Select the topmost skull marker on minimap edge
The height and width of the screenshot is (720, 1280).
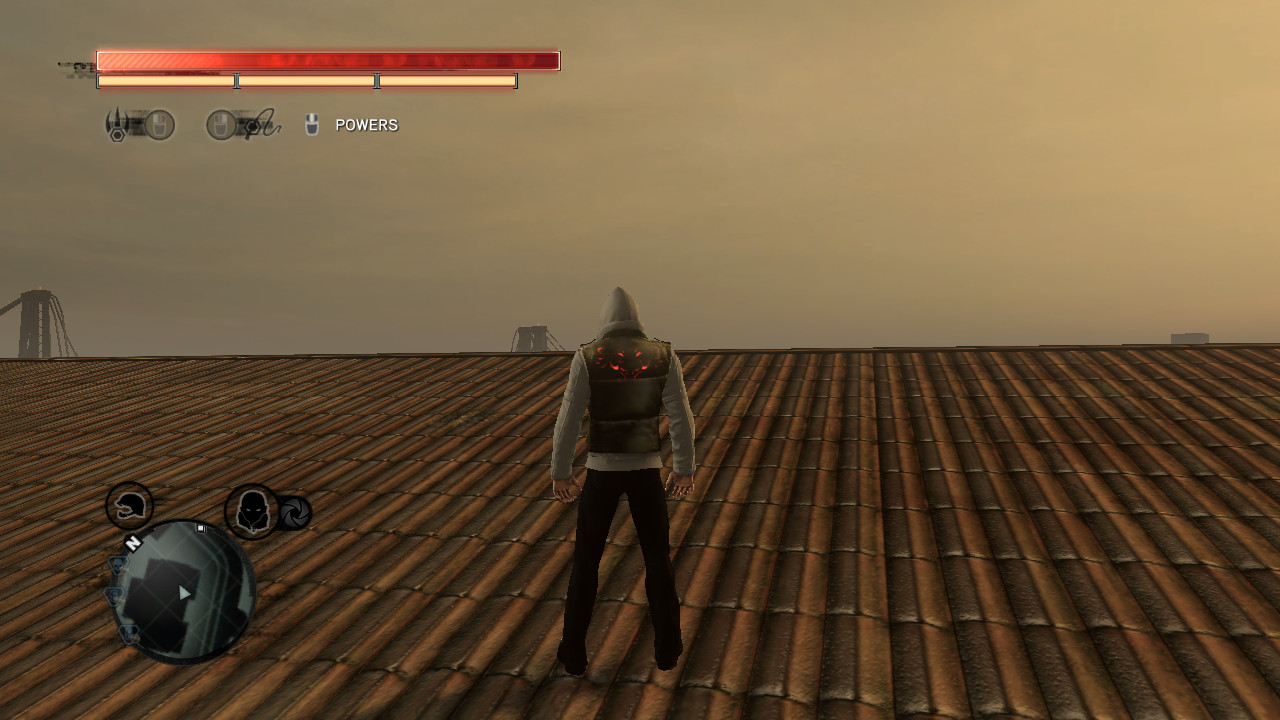(117, 564)
